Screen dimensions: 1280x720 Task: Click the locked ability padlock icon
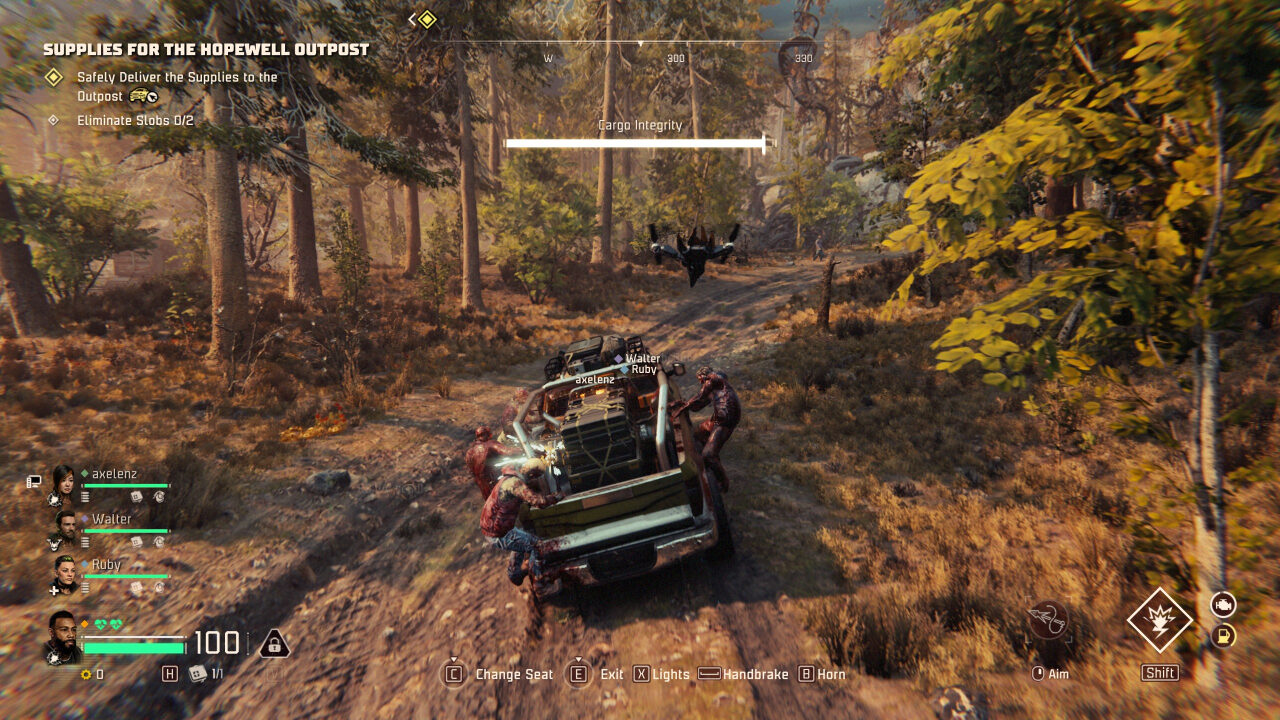tap(274, 643)
